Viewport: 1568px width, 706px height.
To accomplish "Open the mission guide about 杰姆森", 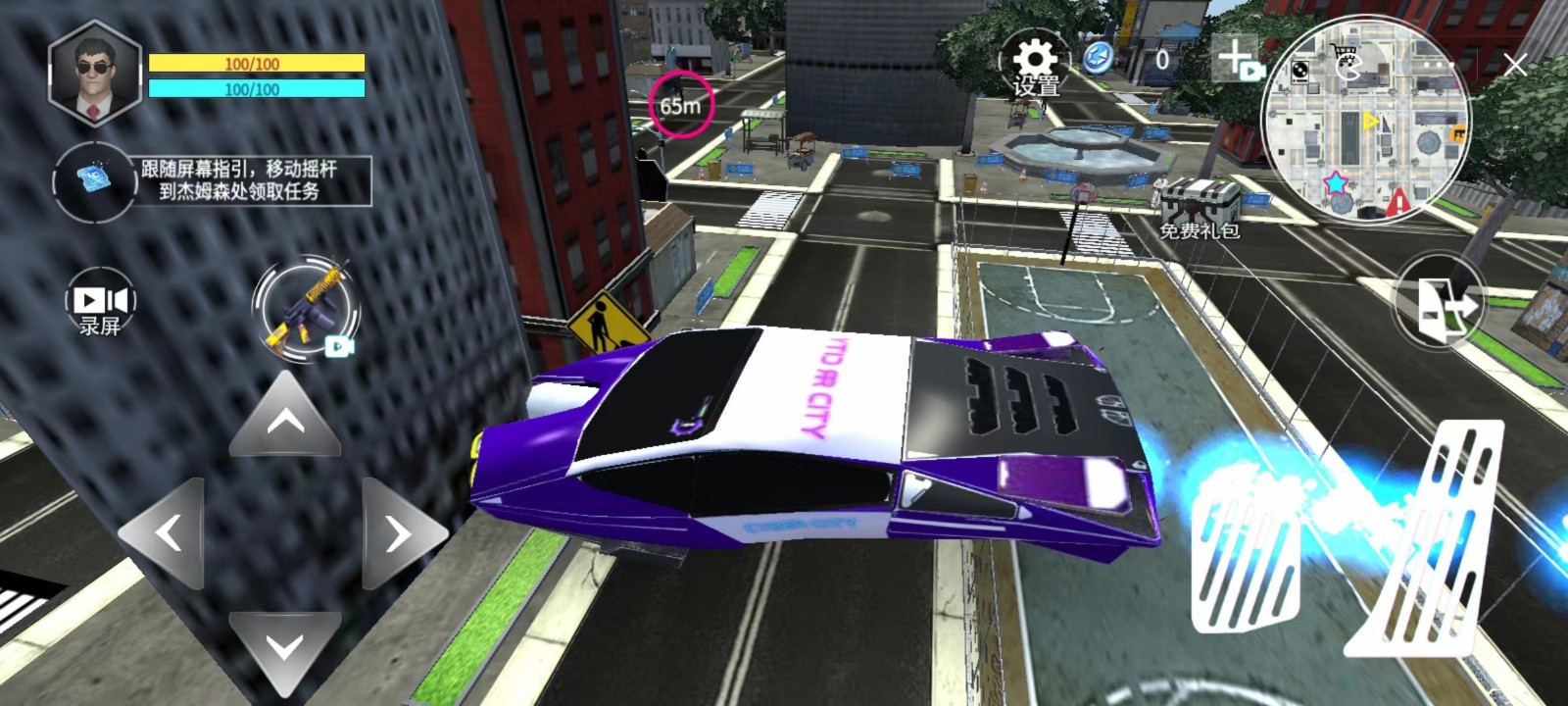I will (x=240, y=180).
